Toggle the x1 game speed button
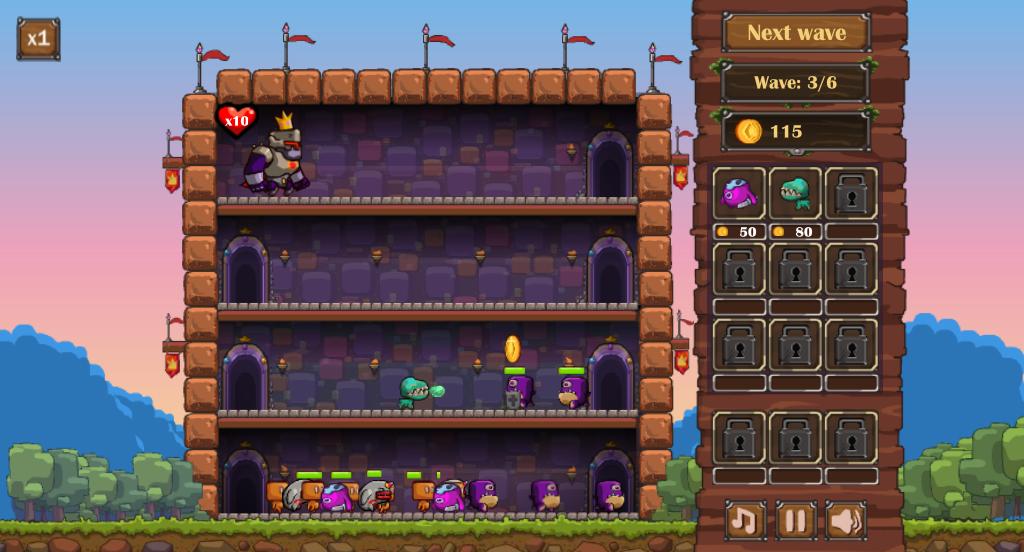The height and width of the screenshot is (552, 1024). point(38,40)
